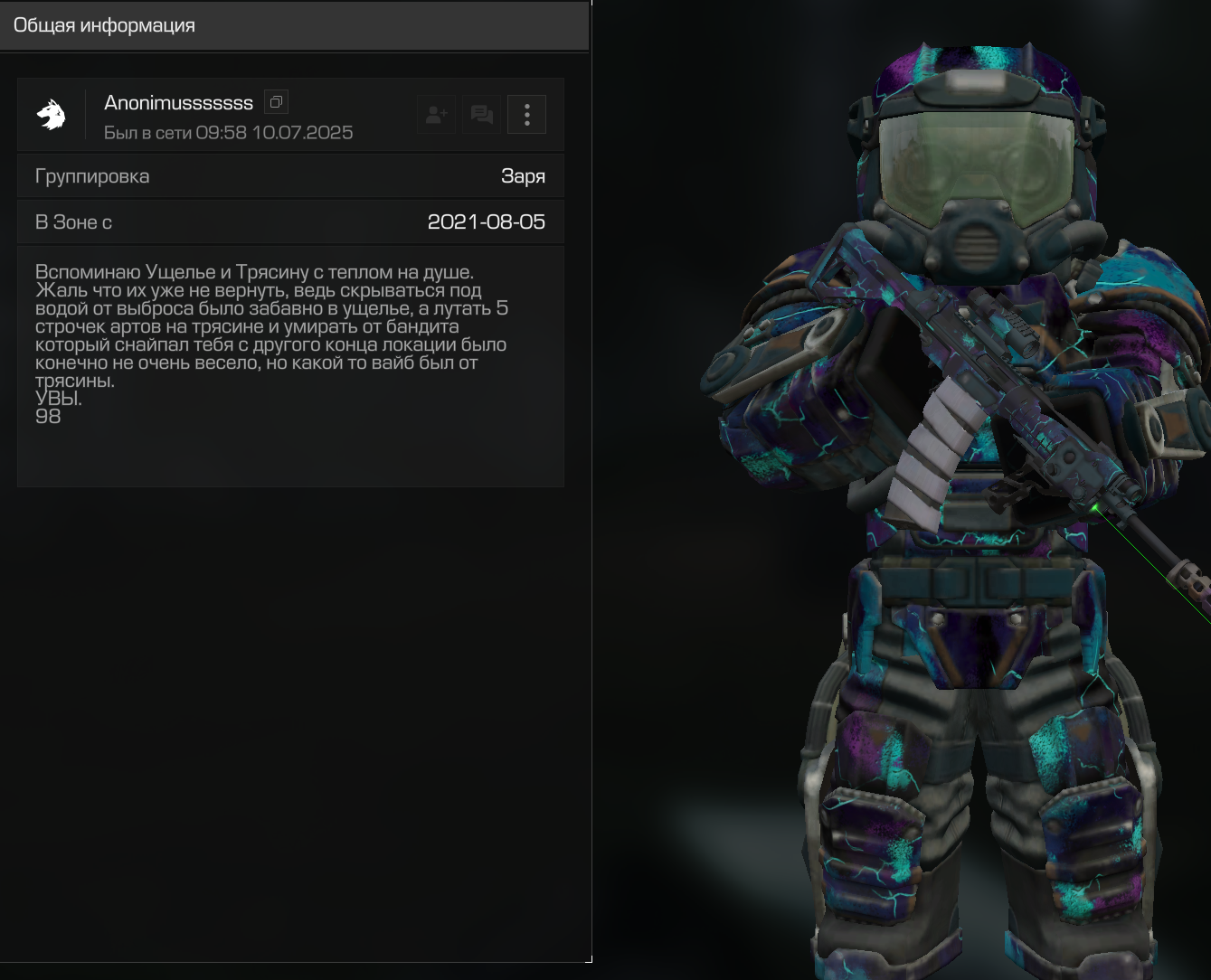The image size is (1211, 980).
Task: Click the profile description text box
Action: click(290, 366)
